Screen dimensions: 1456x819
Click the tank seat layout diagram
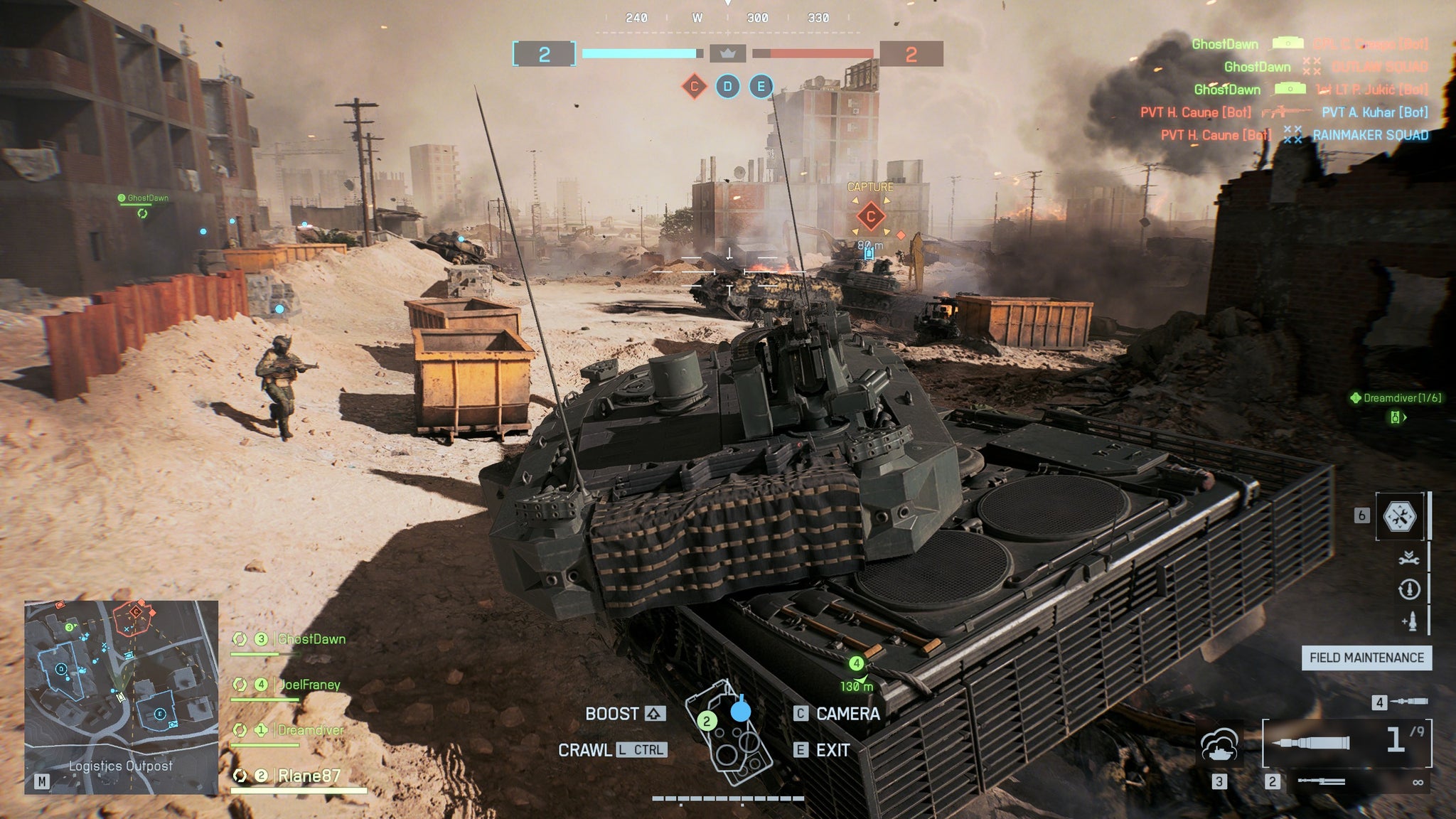(x=729, y=732)
